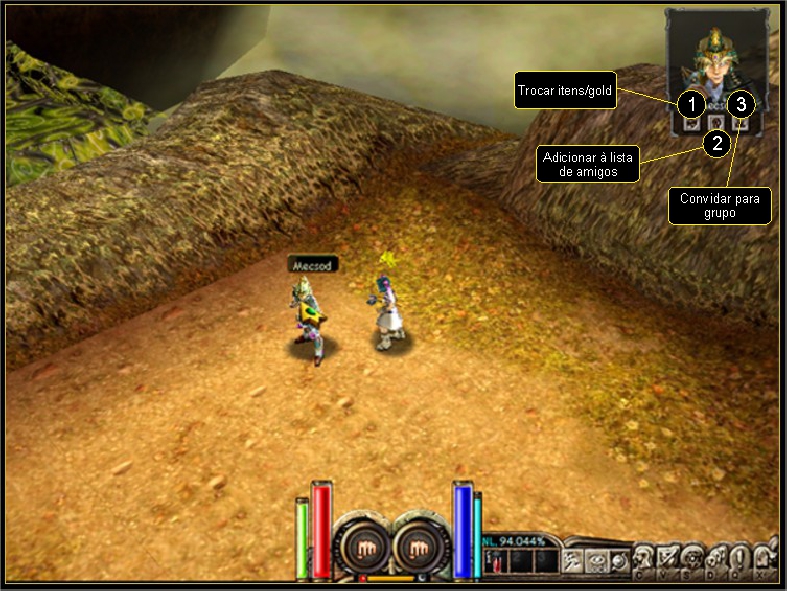
Task: Click the swirl icon button beside the eye
Action: [619, 560]
